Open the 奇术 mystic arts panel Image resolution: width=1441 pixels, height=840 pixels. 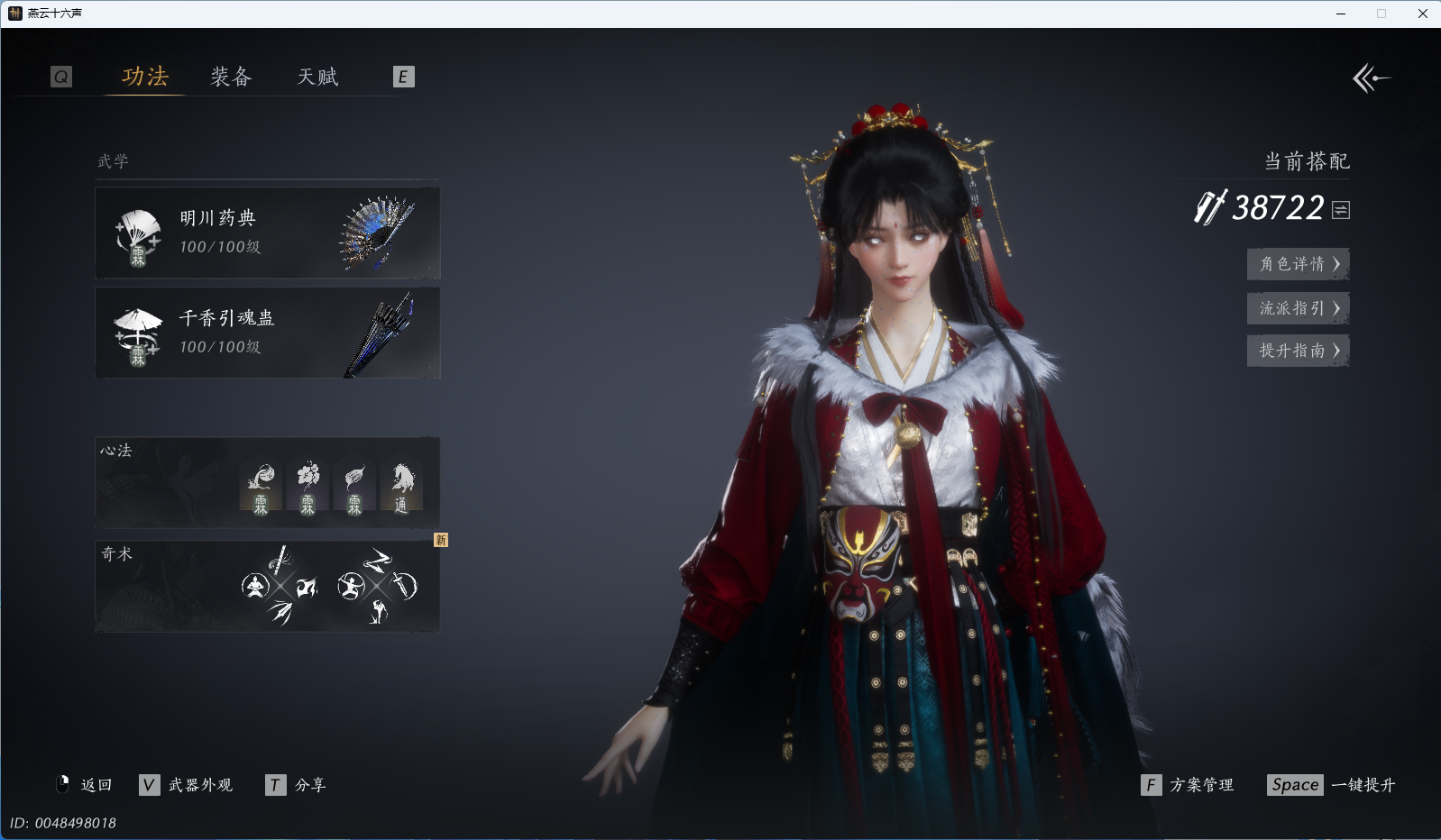268,586
